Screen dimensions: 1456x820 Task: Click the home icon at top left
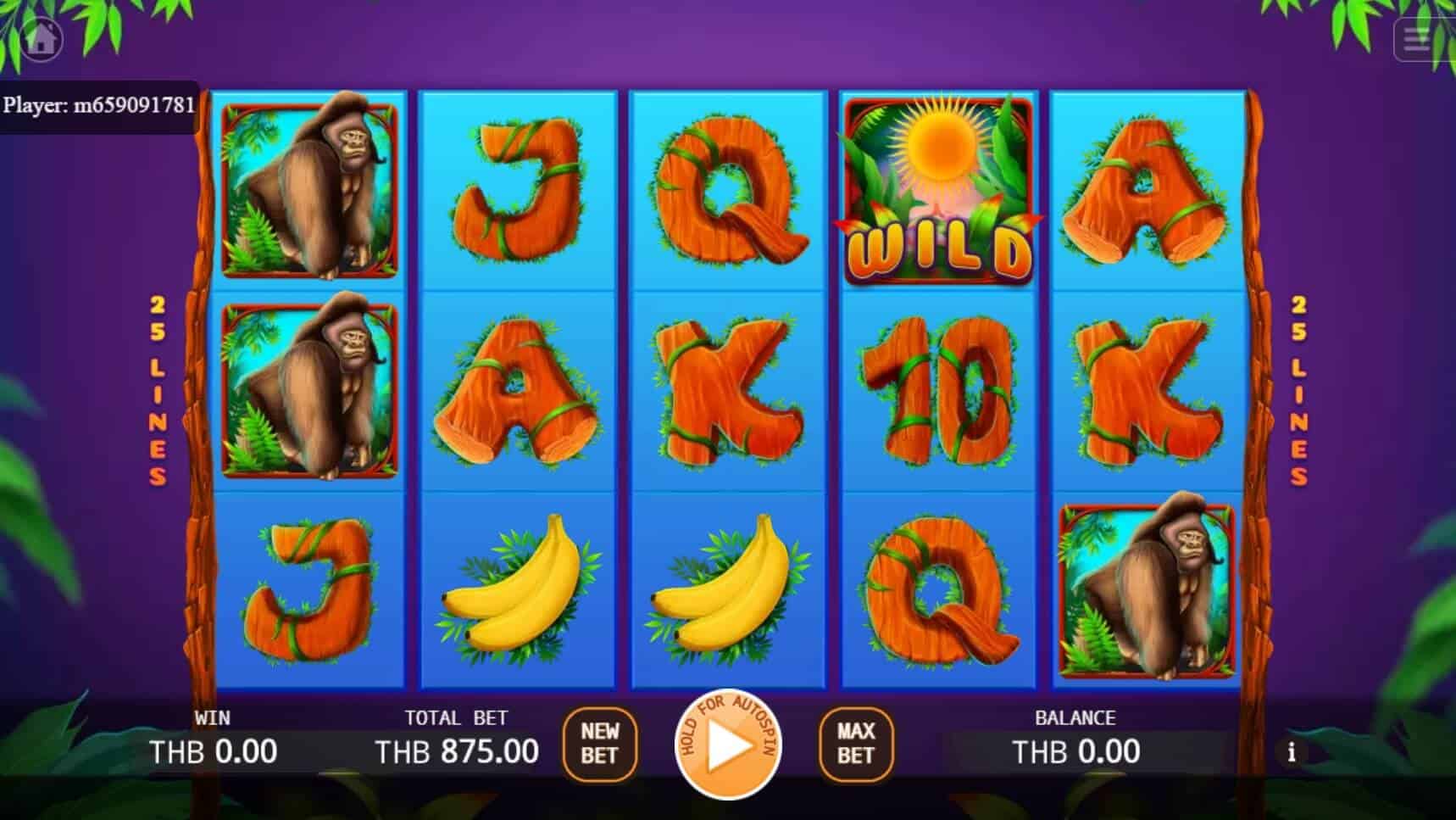(41, 38)
